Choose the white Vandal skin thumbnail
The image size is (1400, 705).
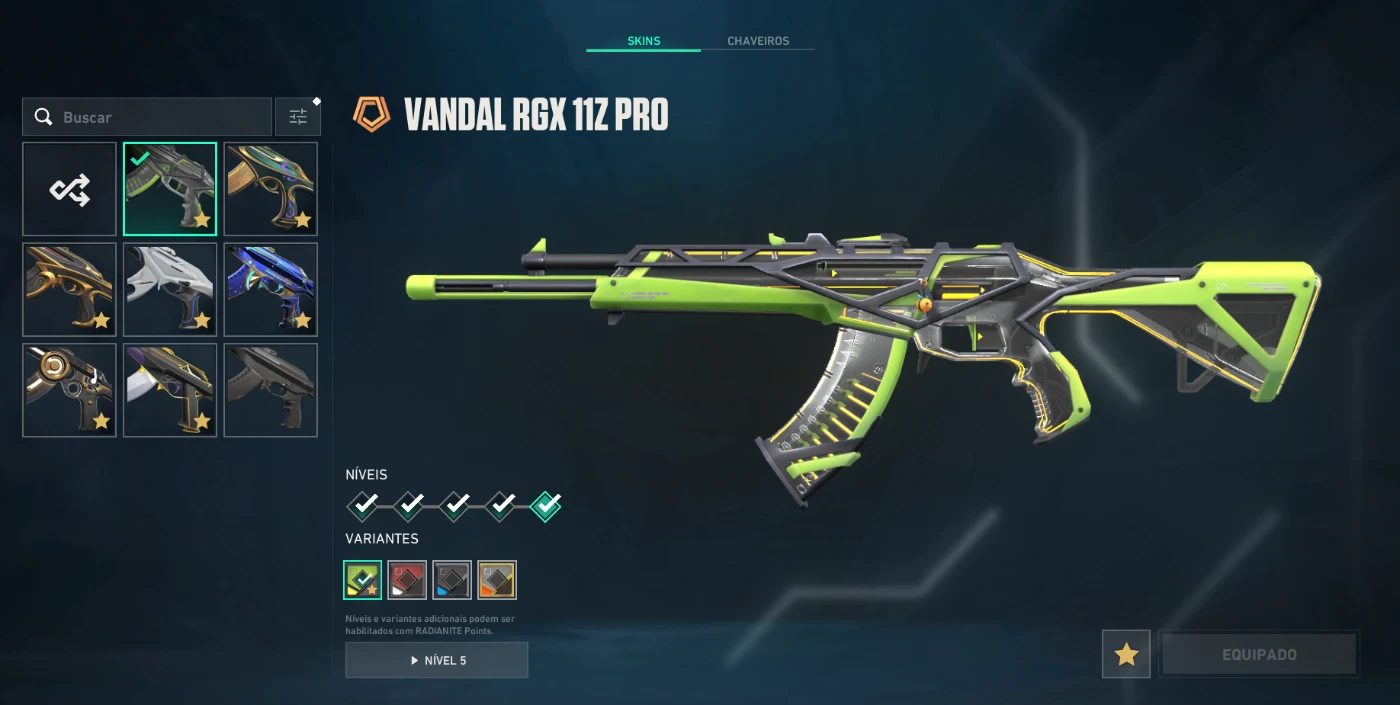170,290
